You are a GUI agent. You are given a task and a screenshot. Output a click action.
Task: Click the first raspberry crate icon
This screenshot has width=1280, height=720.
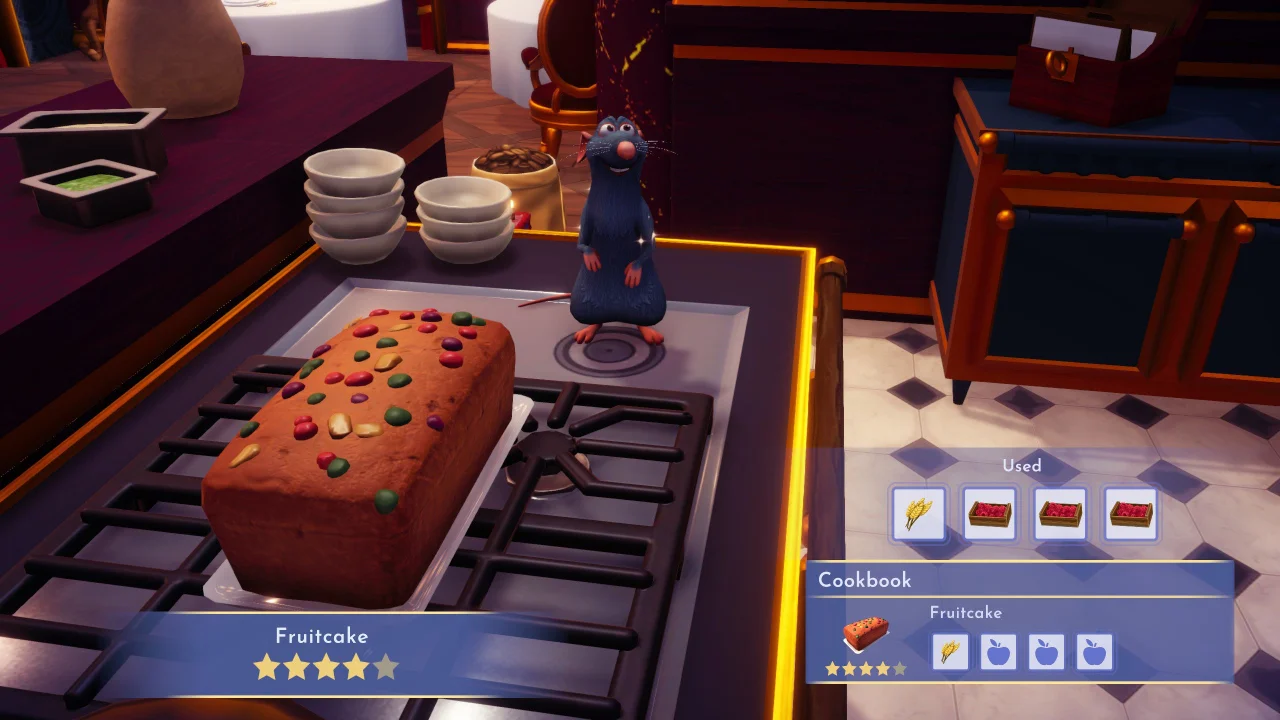click(989, 512)
